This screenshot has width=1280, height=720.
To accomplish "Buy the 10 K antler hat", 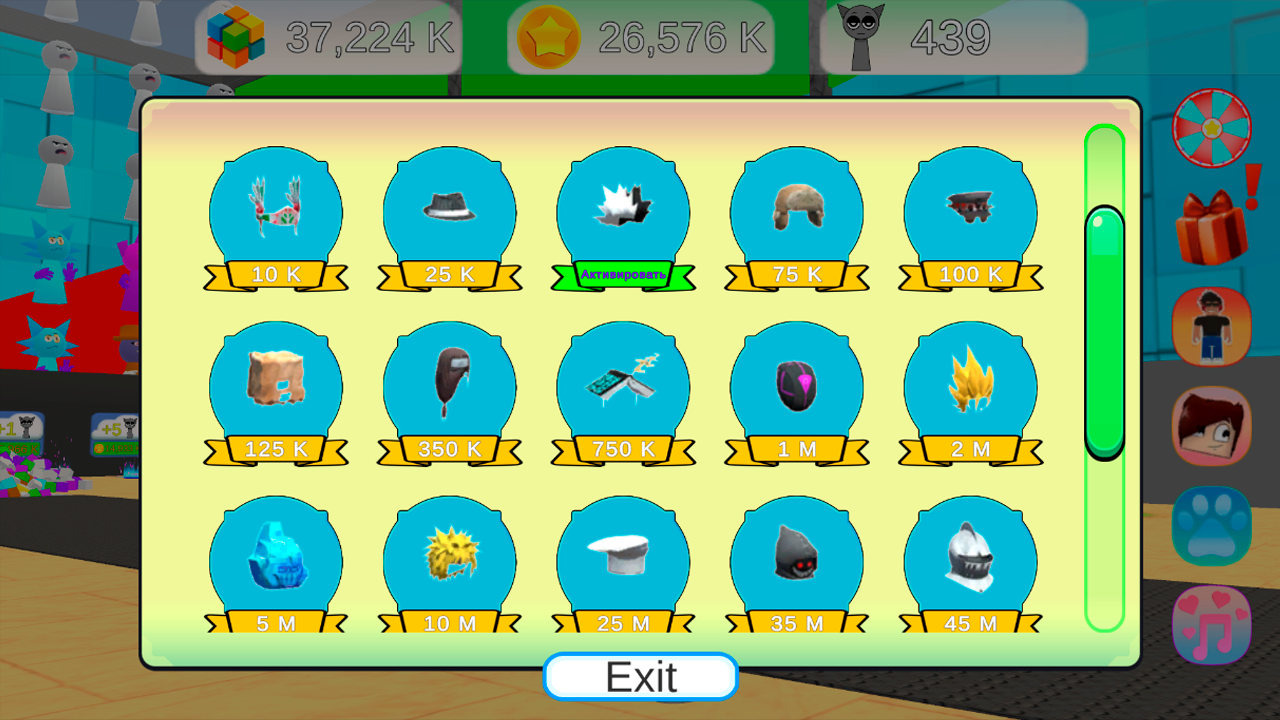I will coord(275,273).
